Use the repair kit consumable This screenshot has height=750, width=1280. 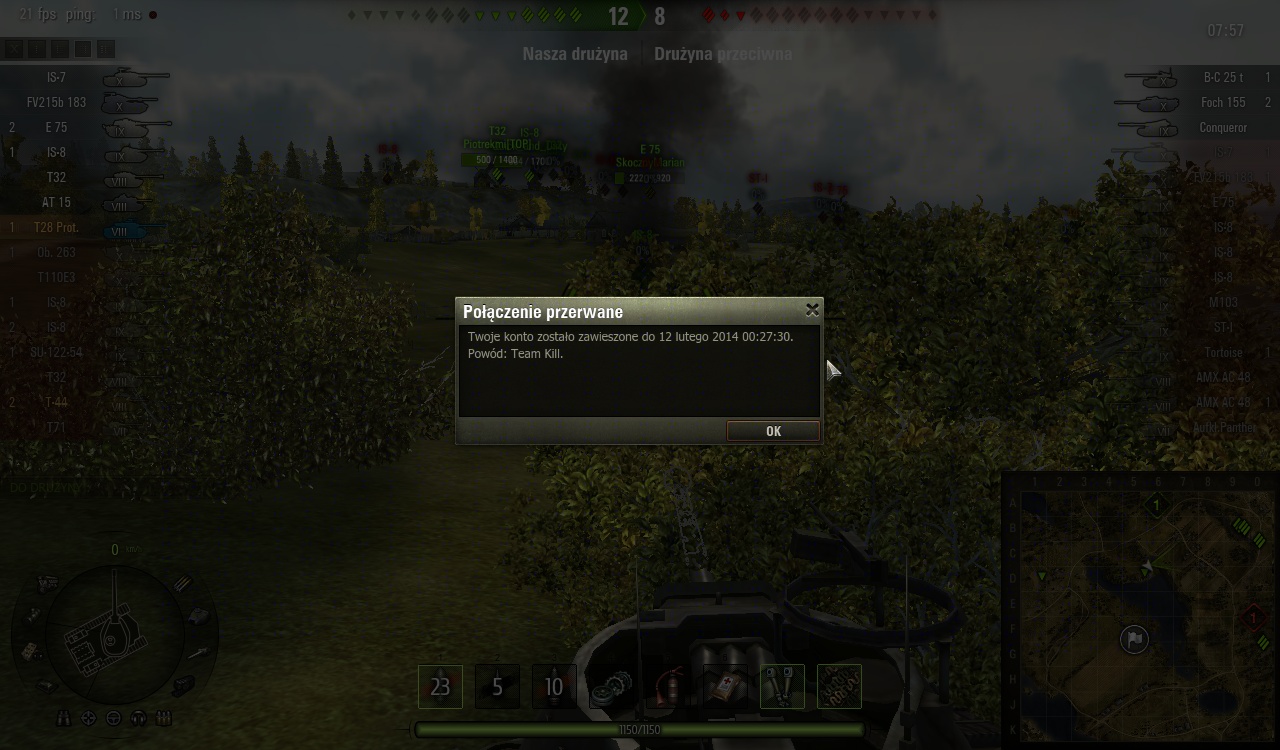611,687
